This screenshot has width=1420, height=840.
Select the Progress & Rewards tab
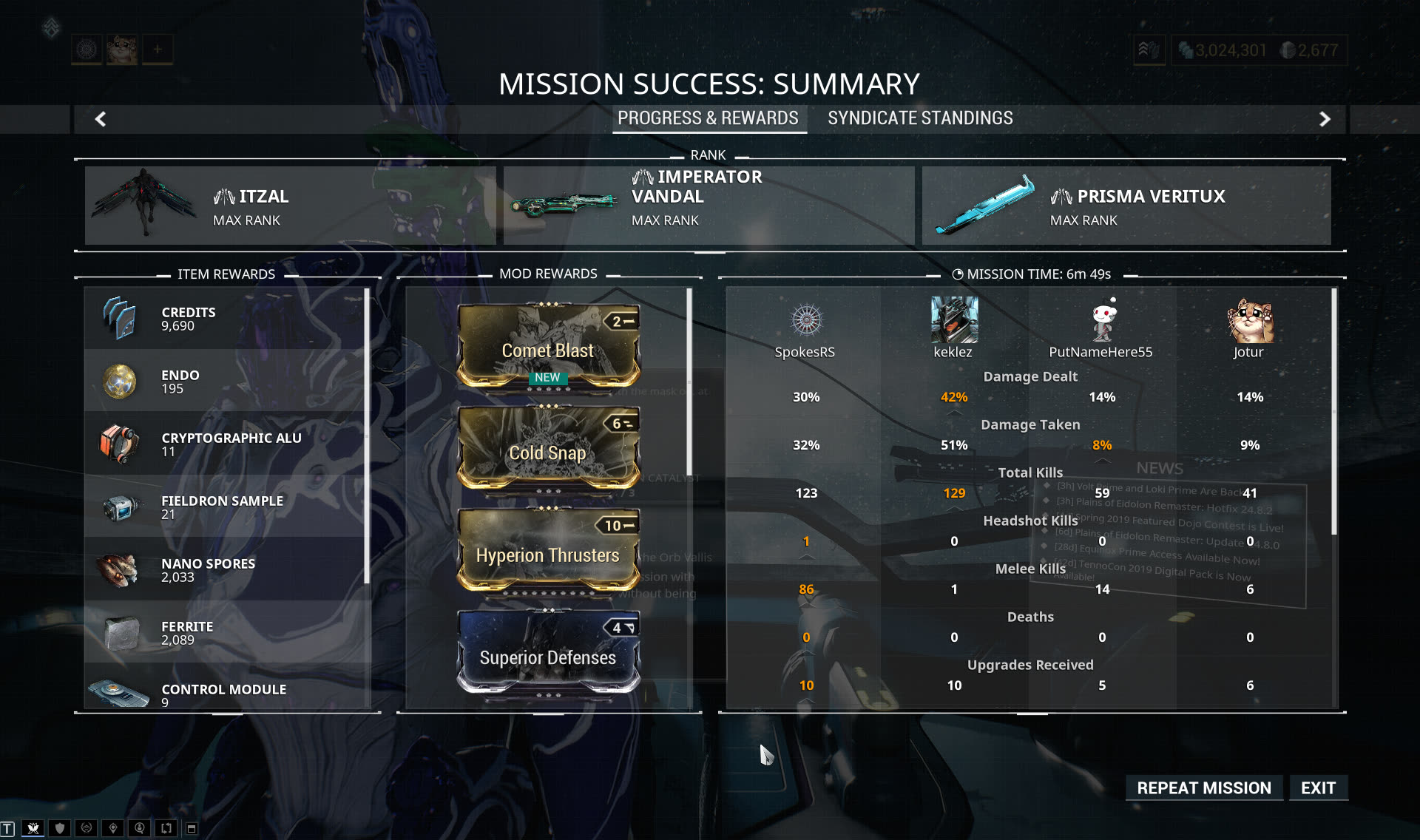pyautogui.click(x=708, y=118)
